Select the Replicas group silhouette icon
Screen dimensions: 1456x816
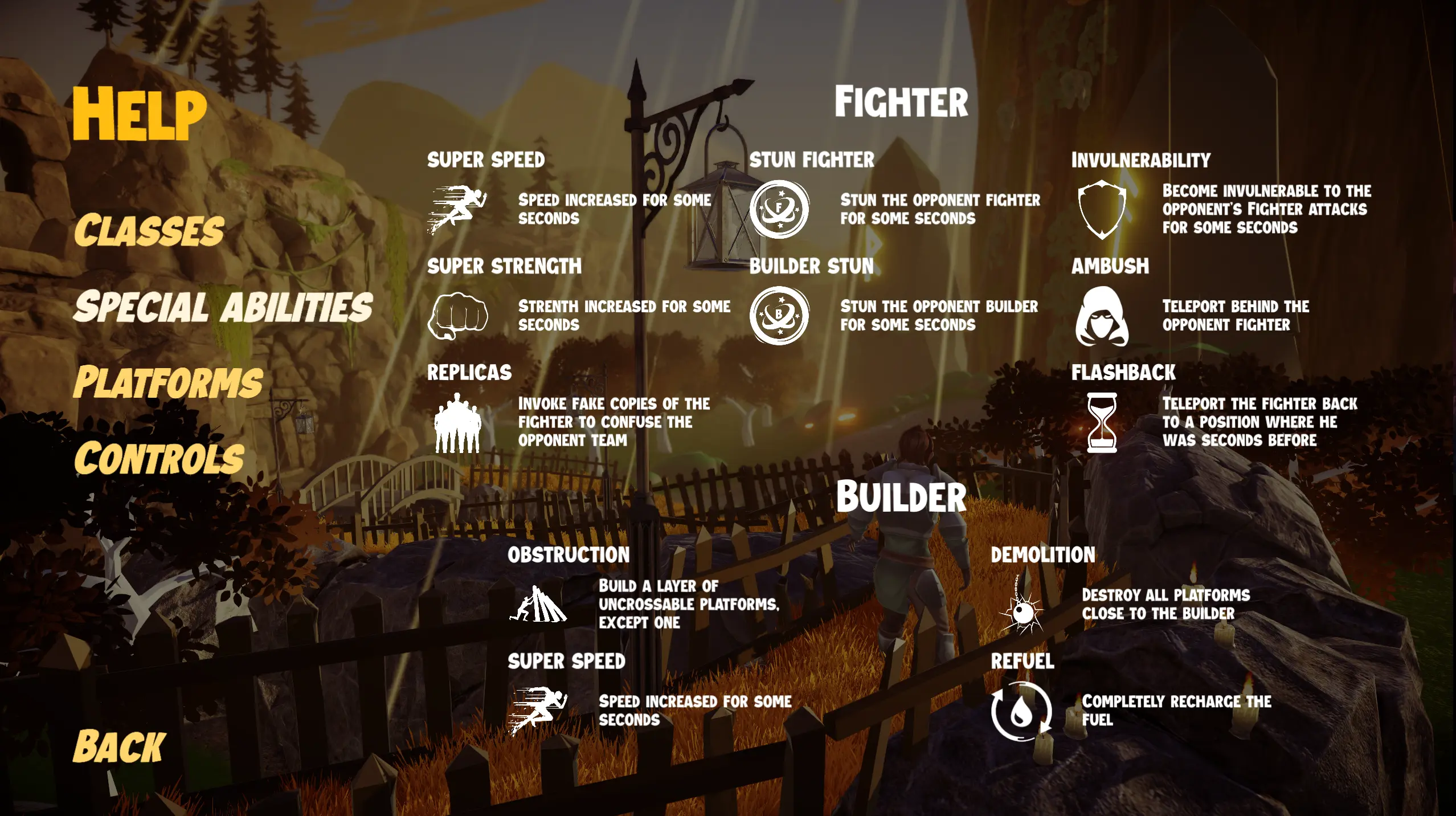pos(459,425)
